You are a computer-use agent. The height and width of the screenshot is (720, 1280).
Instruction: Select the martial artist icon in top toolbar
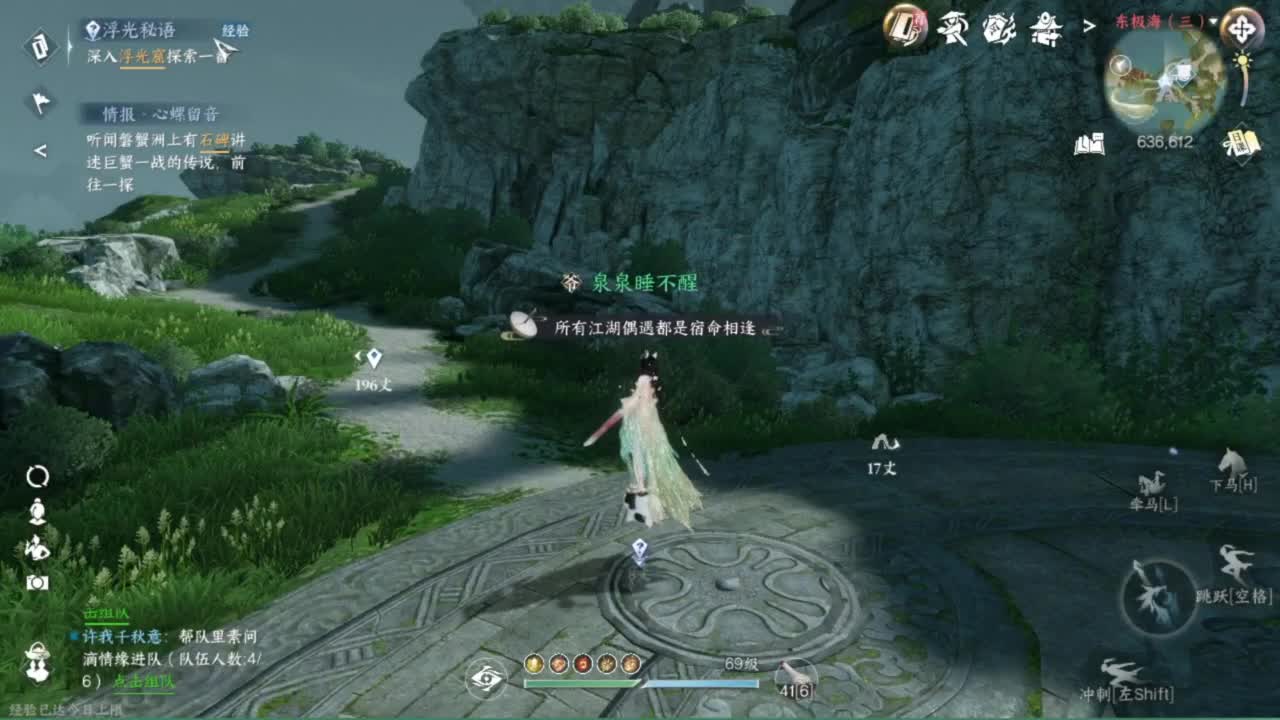pos(952,28)
